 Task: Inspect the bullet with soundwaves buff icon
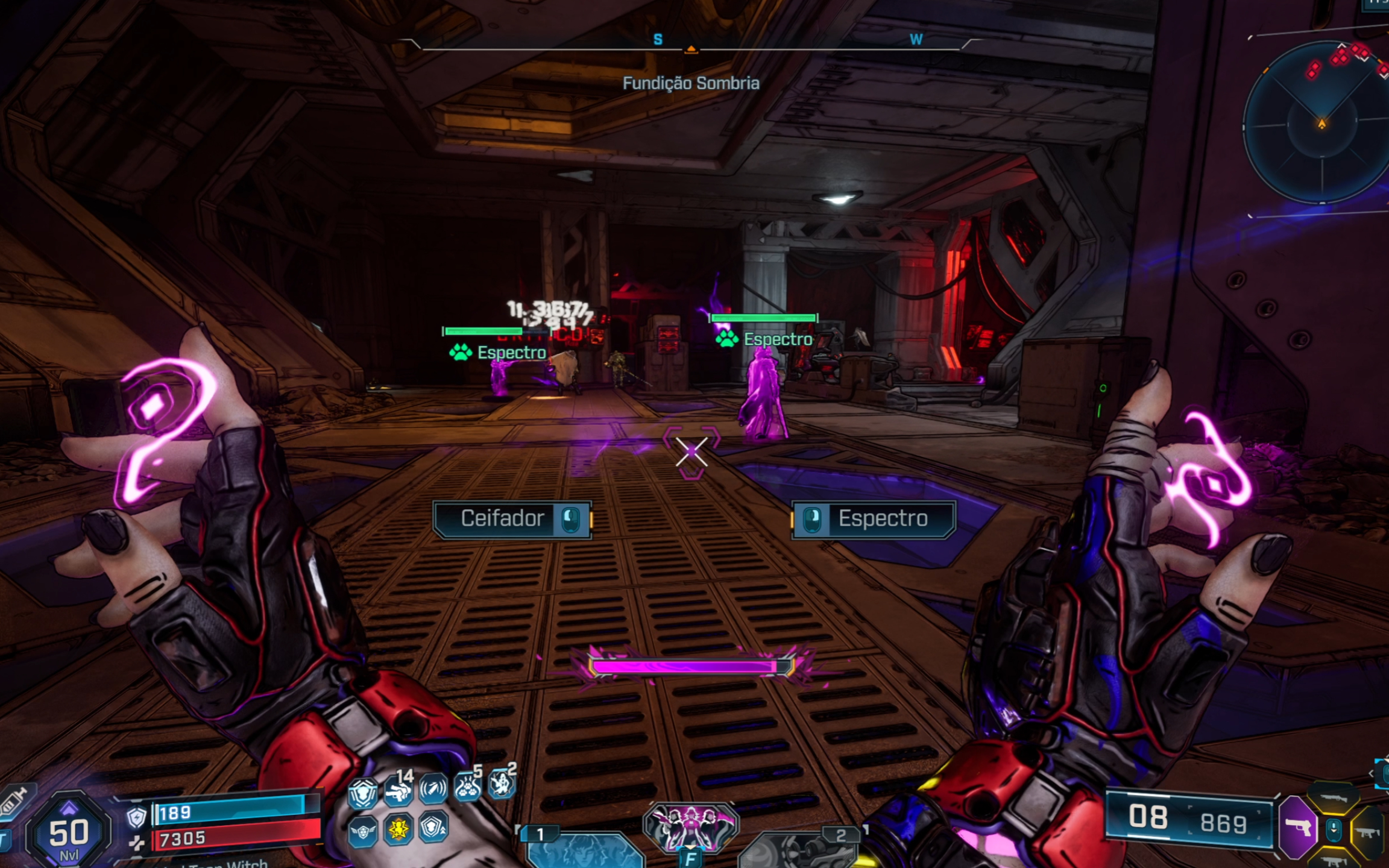[x=433, y=788]
